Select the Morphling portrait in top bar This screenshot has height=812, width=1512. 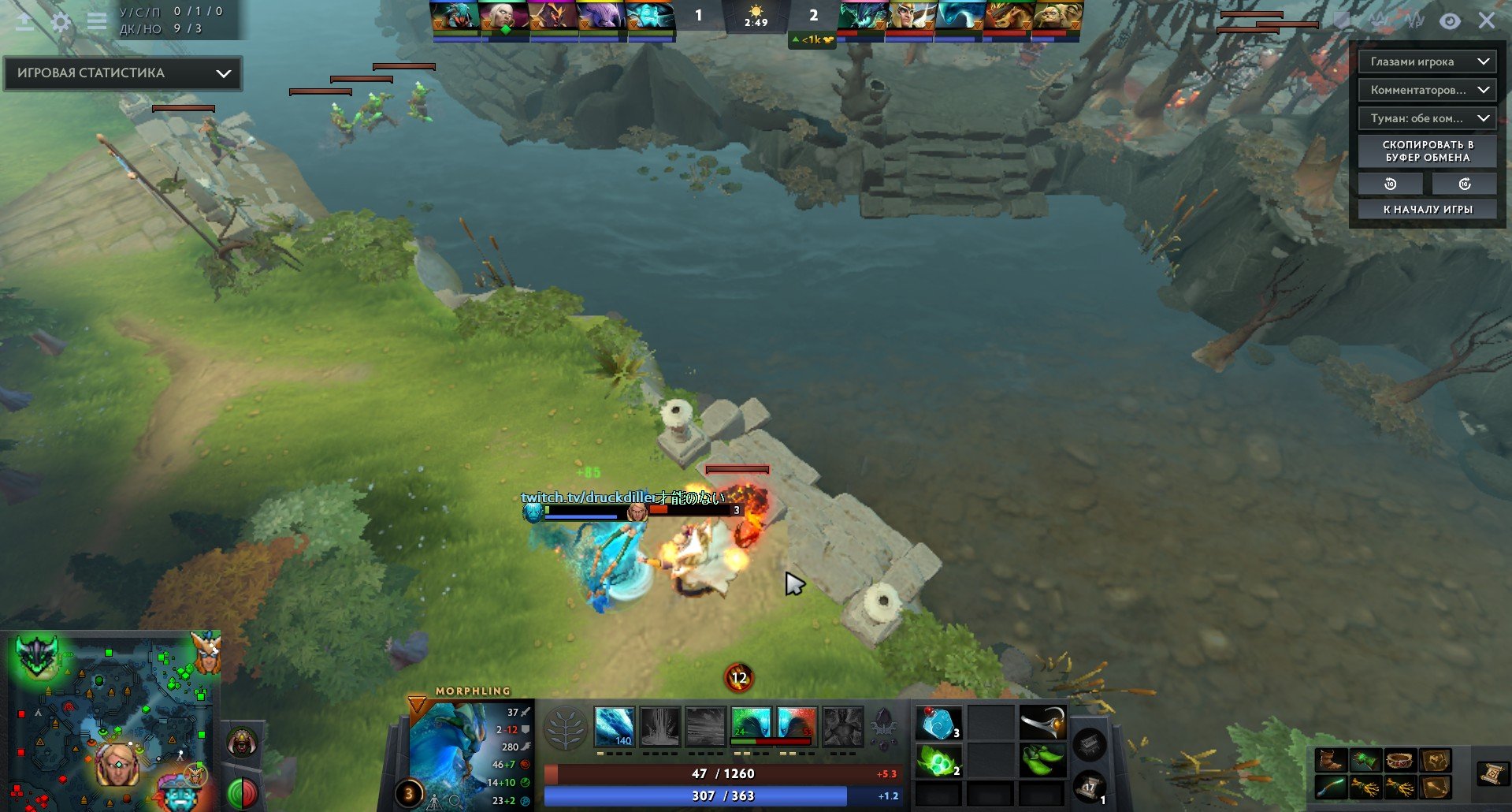coord(651,17)
